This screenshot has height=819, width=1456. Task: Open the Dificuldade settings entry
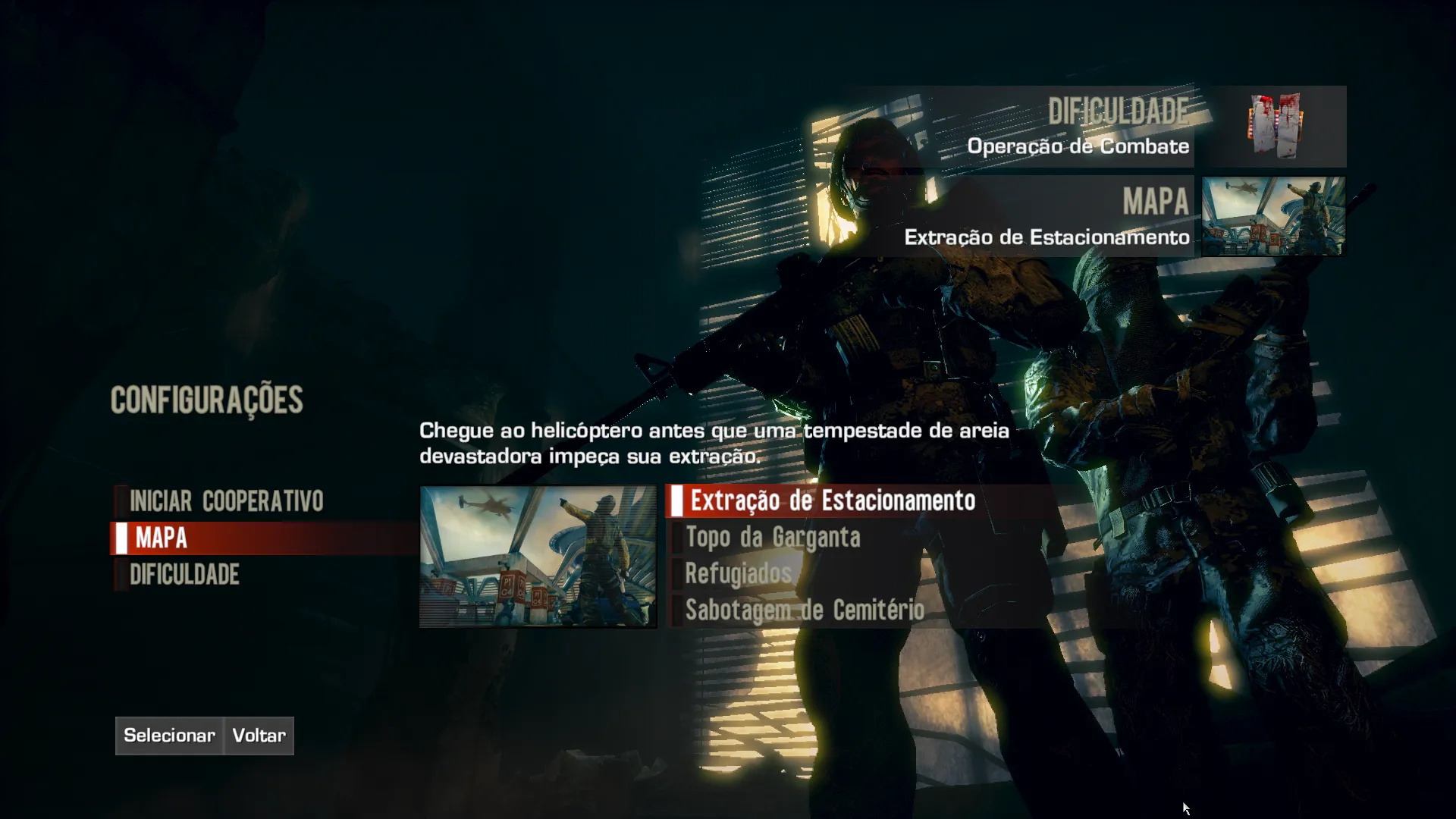[x=184, y=575]
